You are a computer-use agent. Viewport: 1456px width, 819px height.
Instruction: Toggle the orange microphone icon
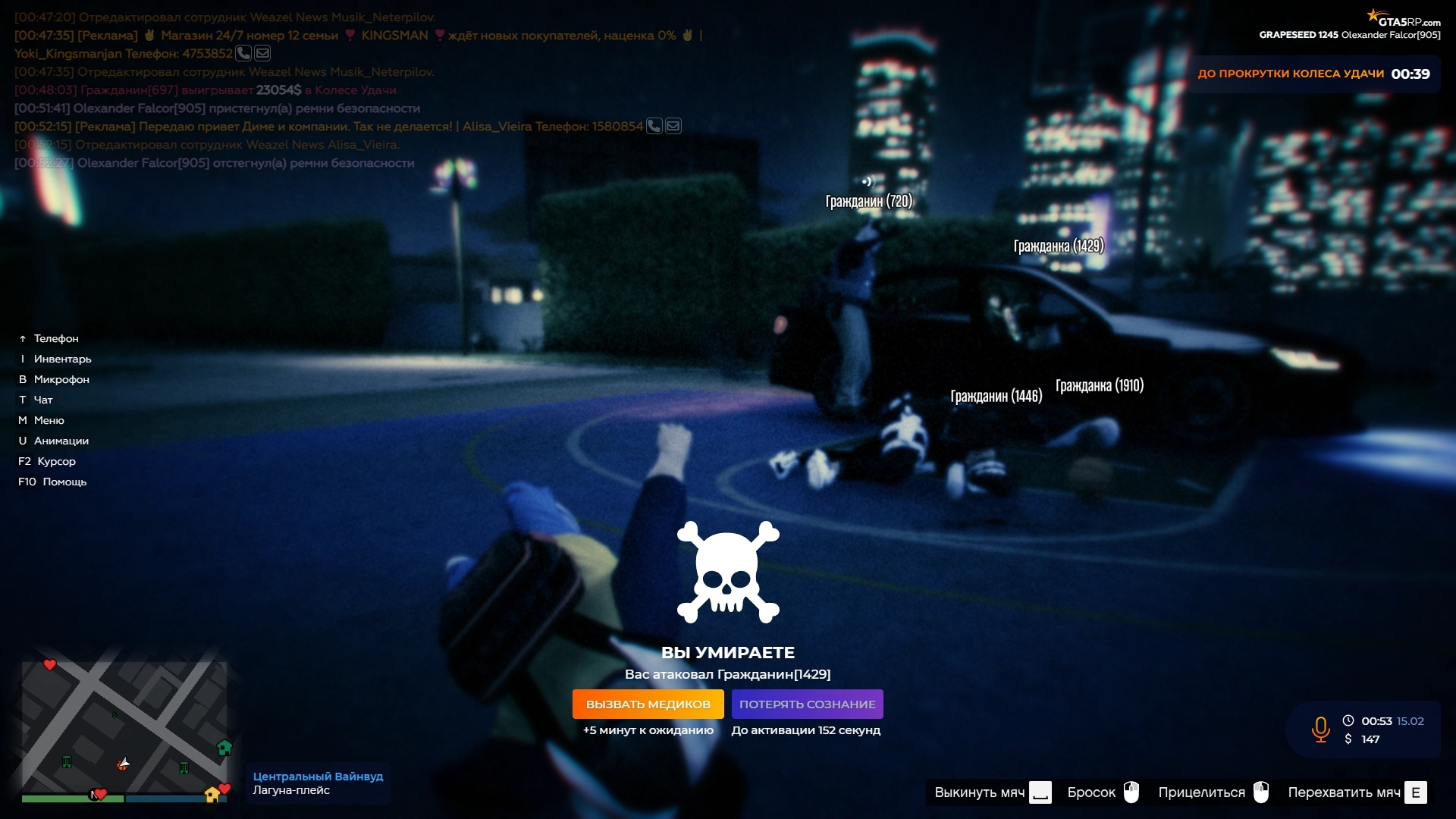(1320, 729)
